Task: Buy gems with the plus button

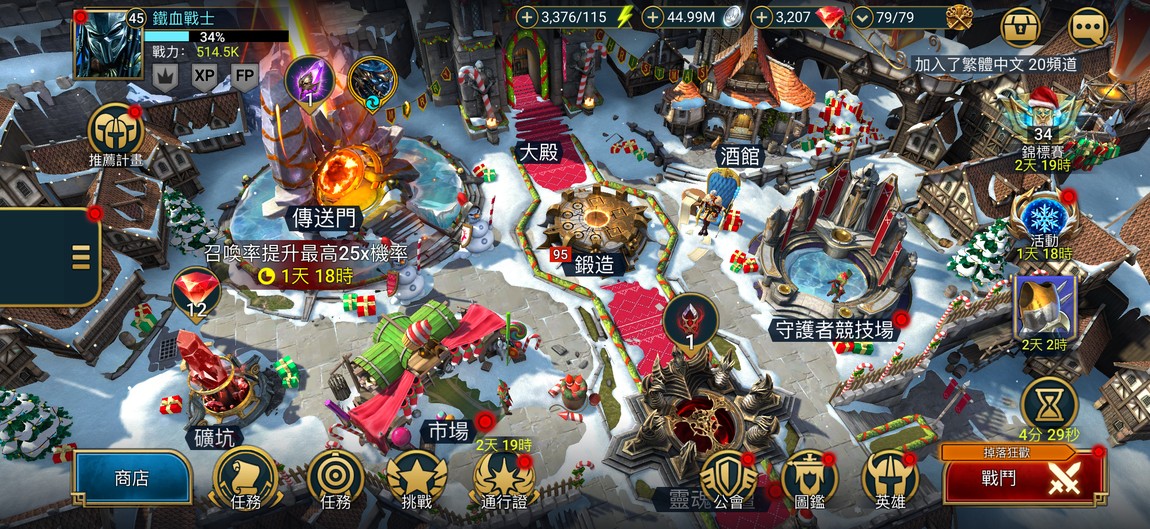Action: [x=763, y=17]
